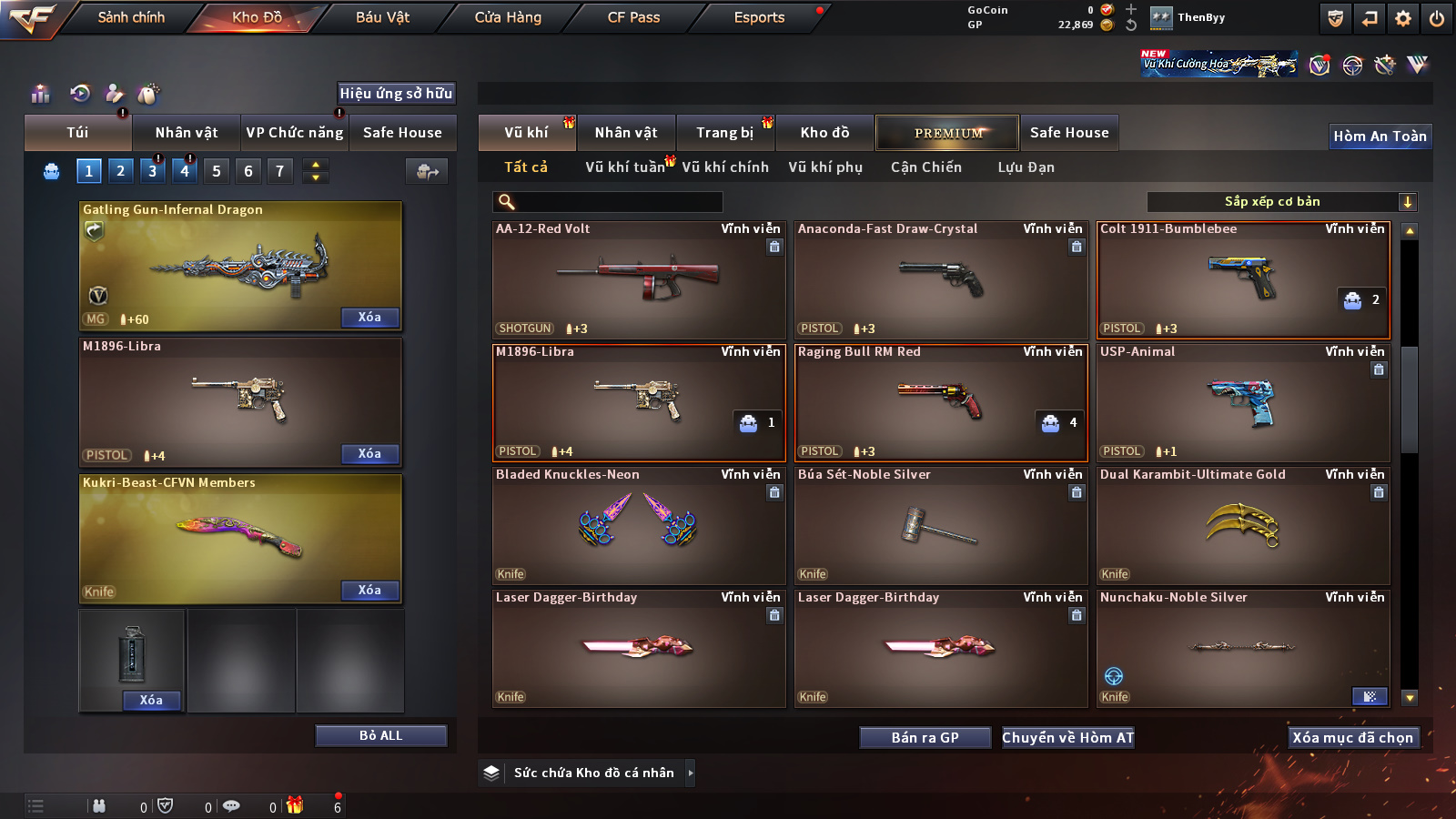
Task: Click Chuyển về Hòm AT button
Action: [x=1067, y=738]
